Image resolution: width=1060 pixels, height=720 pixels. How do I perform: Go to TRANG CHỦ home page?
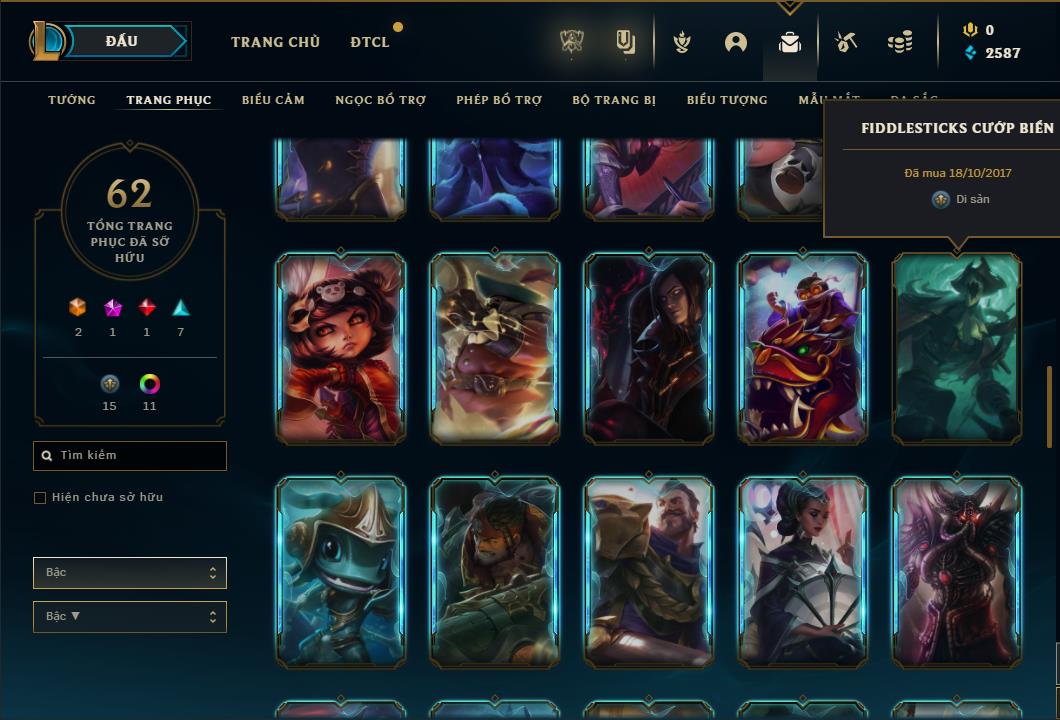[x=275, y=42]
